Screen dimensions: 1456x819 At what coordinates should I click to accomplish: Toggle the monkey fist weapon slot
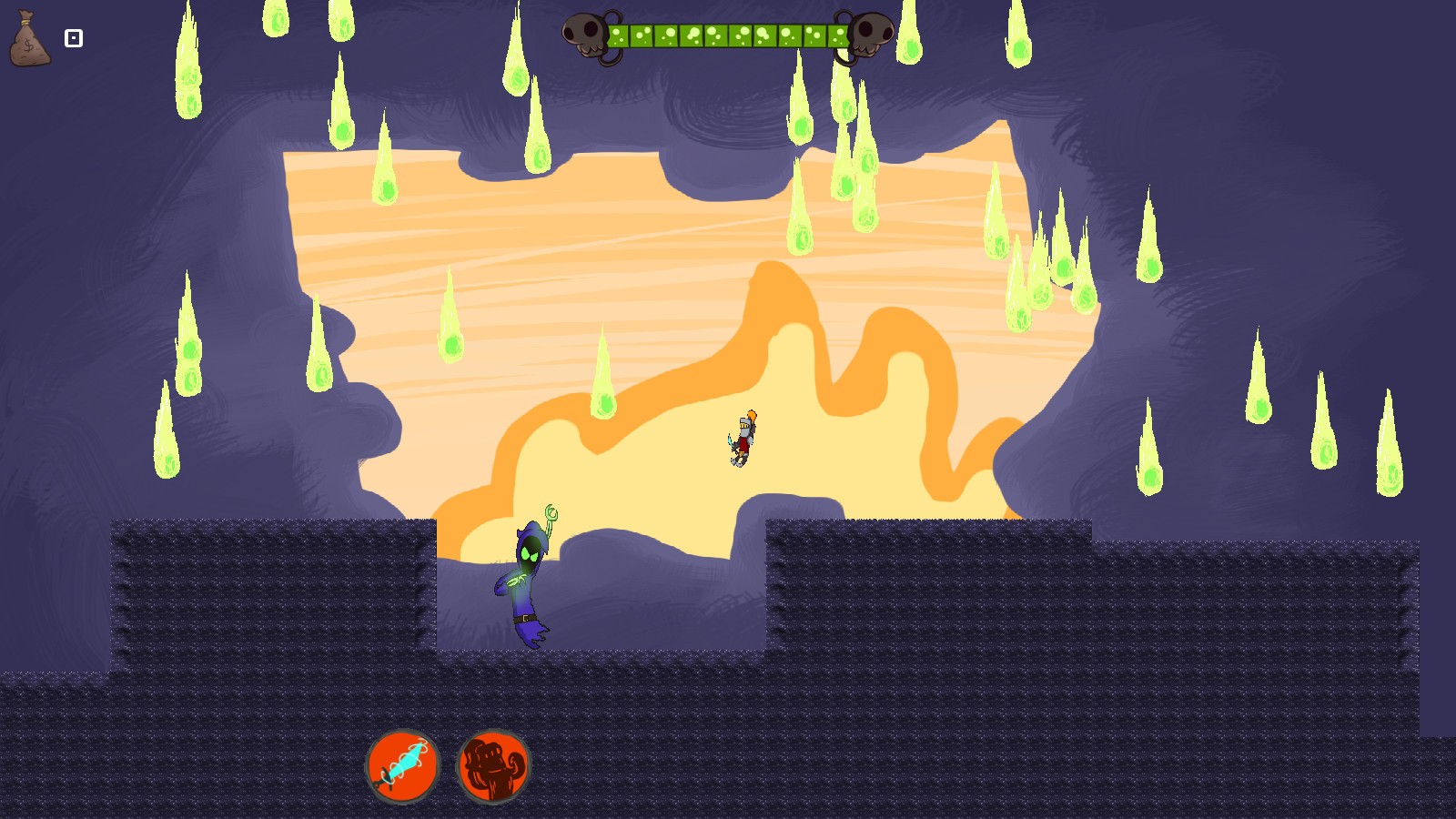(491, 765)
